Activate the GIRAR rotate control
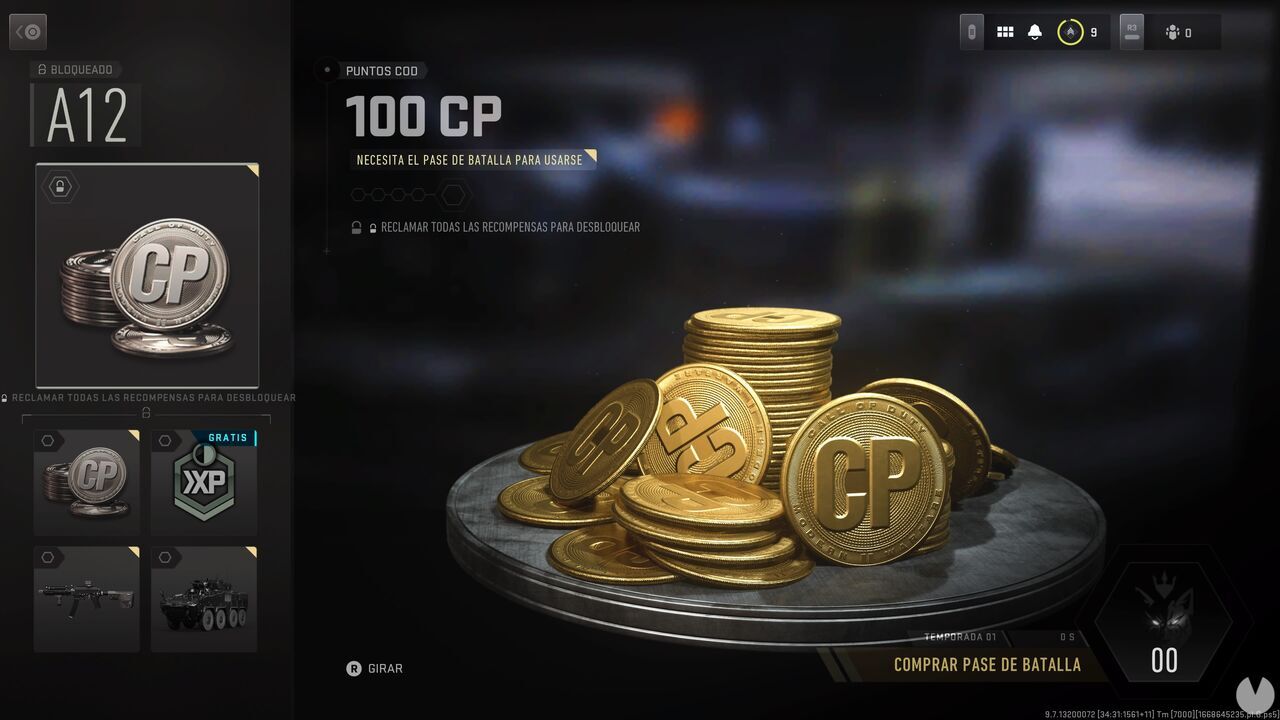Screen dimensions: 1280x720 pos(371,668)
